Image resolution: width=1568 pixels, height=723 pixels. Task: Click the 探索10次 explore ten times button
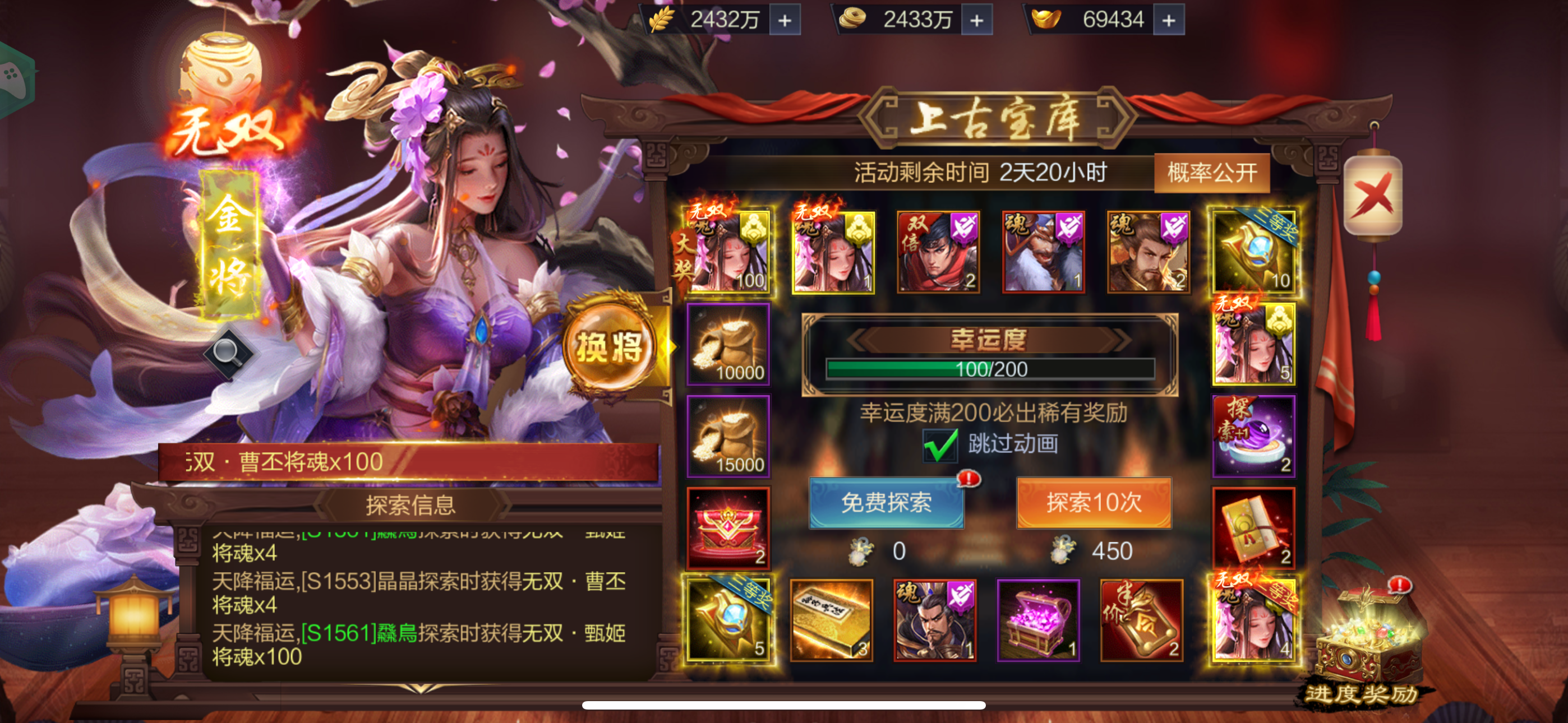(1094, 503)
